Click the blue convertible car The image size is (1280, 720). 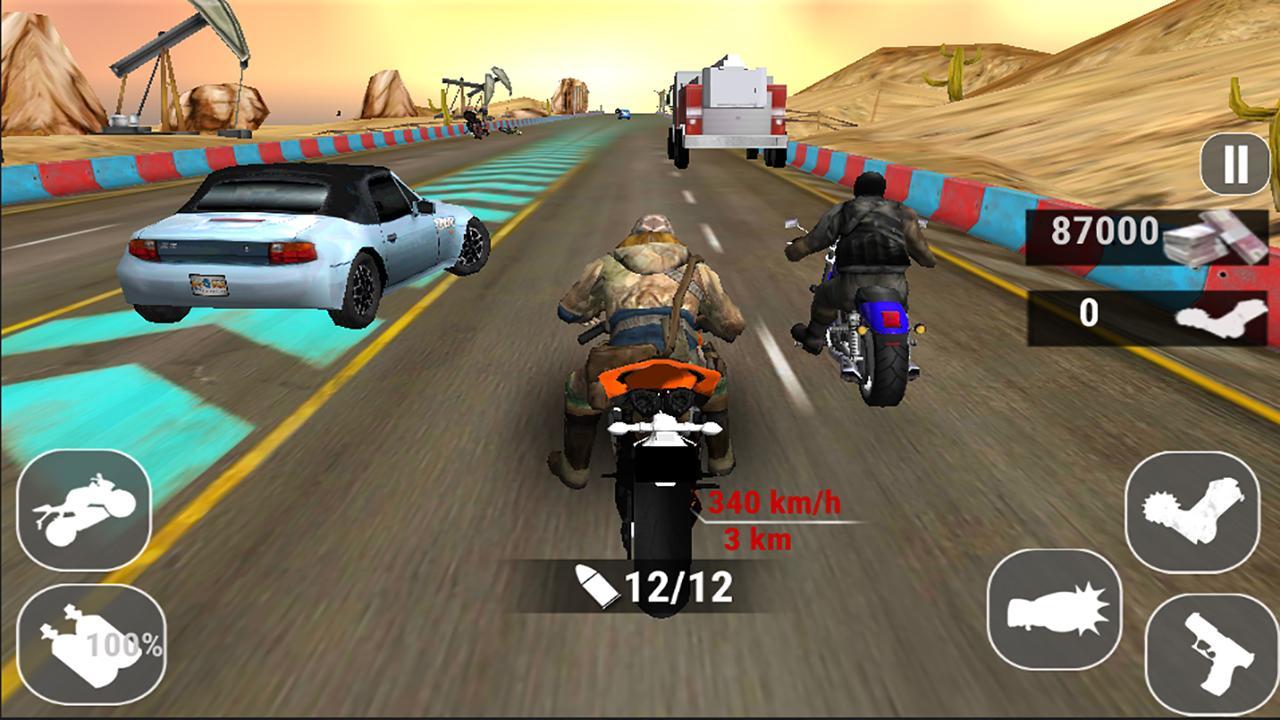coord(300,240)
